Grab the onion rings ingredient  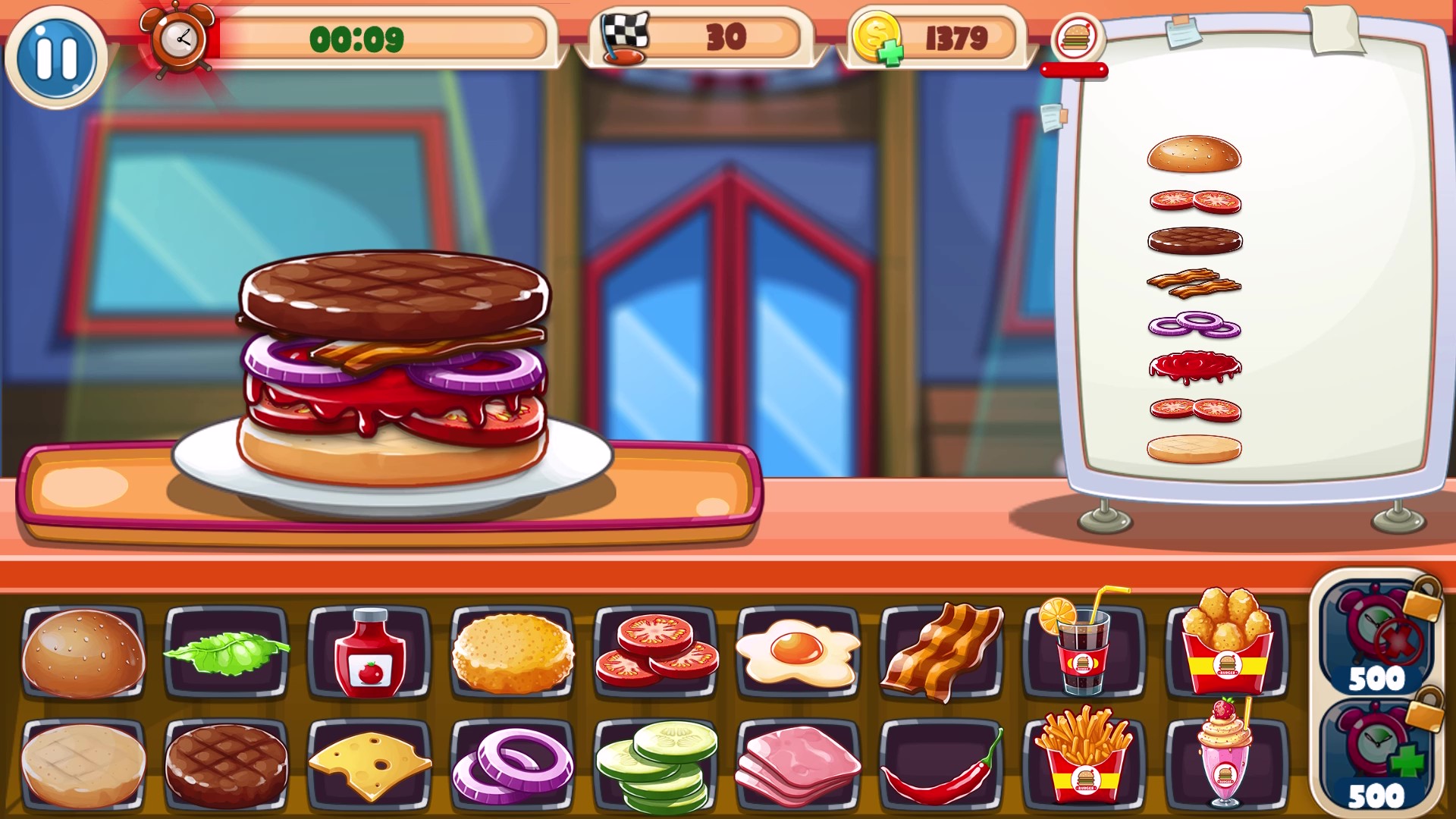tap(512, 766)
